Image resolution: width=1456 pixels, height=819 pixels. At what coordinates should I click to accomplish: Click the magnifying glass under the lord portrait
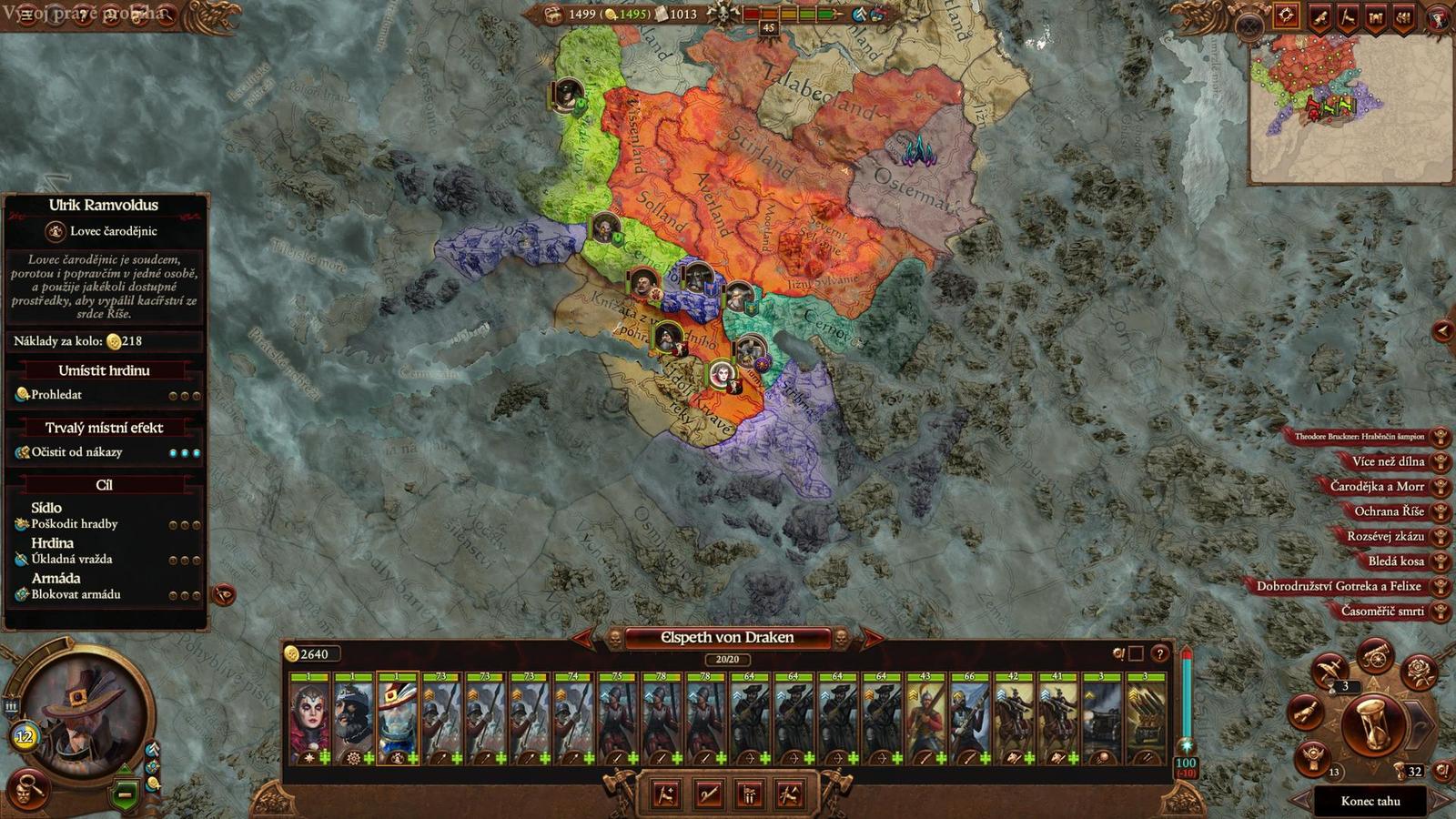click(x=27, y=789)
